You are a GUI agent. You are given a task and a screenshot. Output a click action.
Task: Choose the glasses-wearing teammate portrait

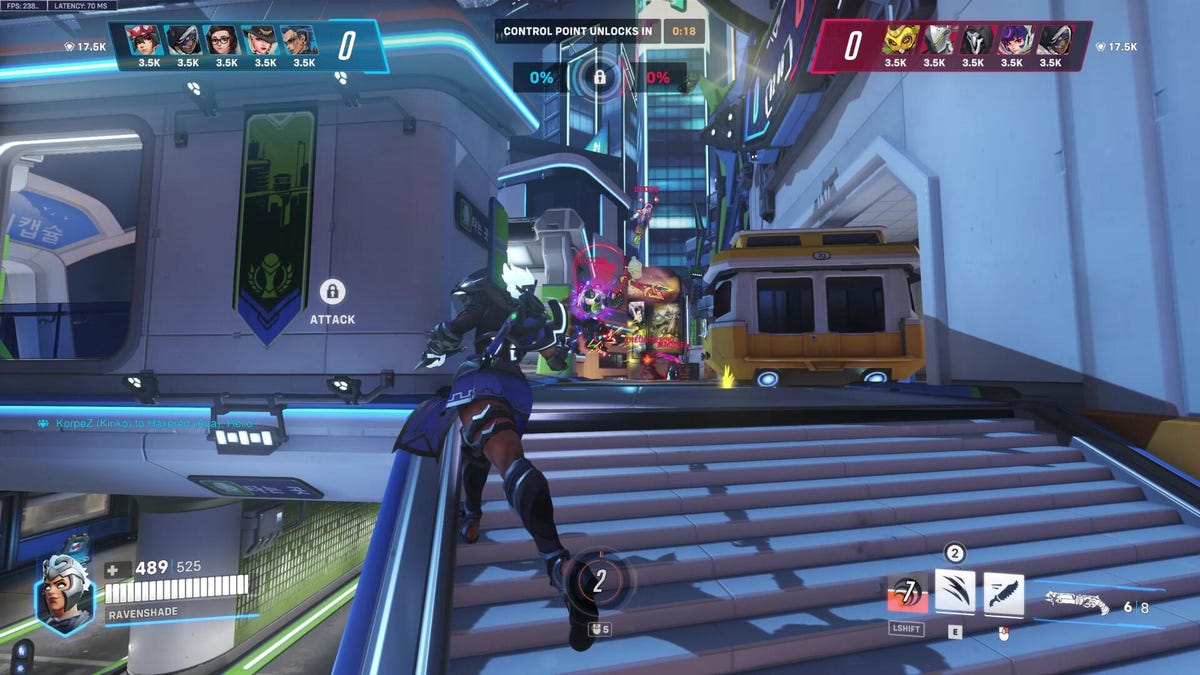[x=225, y=40]
